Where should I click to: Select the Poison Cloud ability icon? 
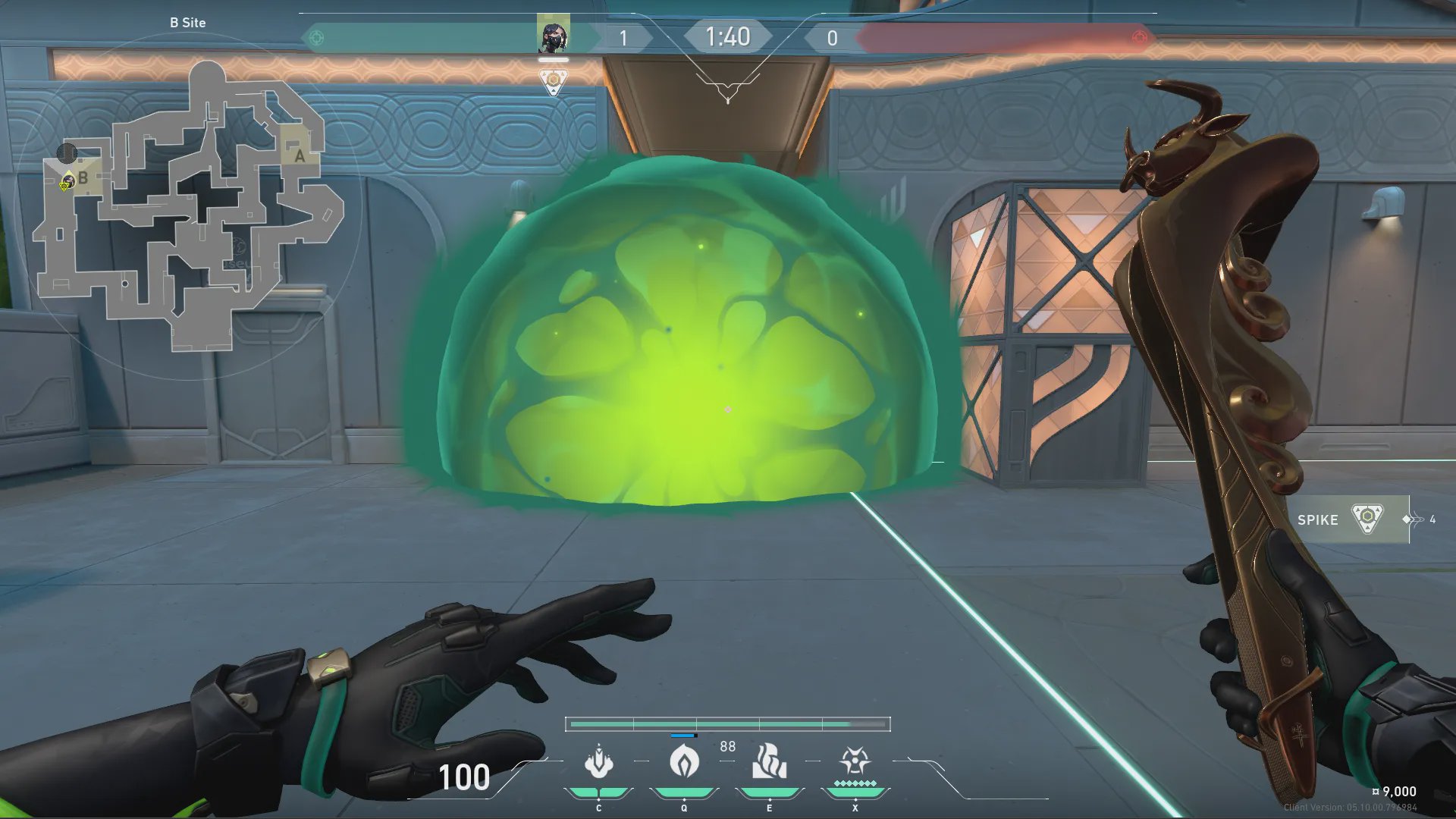[684, 762]
